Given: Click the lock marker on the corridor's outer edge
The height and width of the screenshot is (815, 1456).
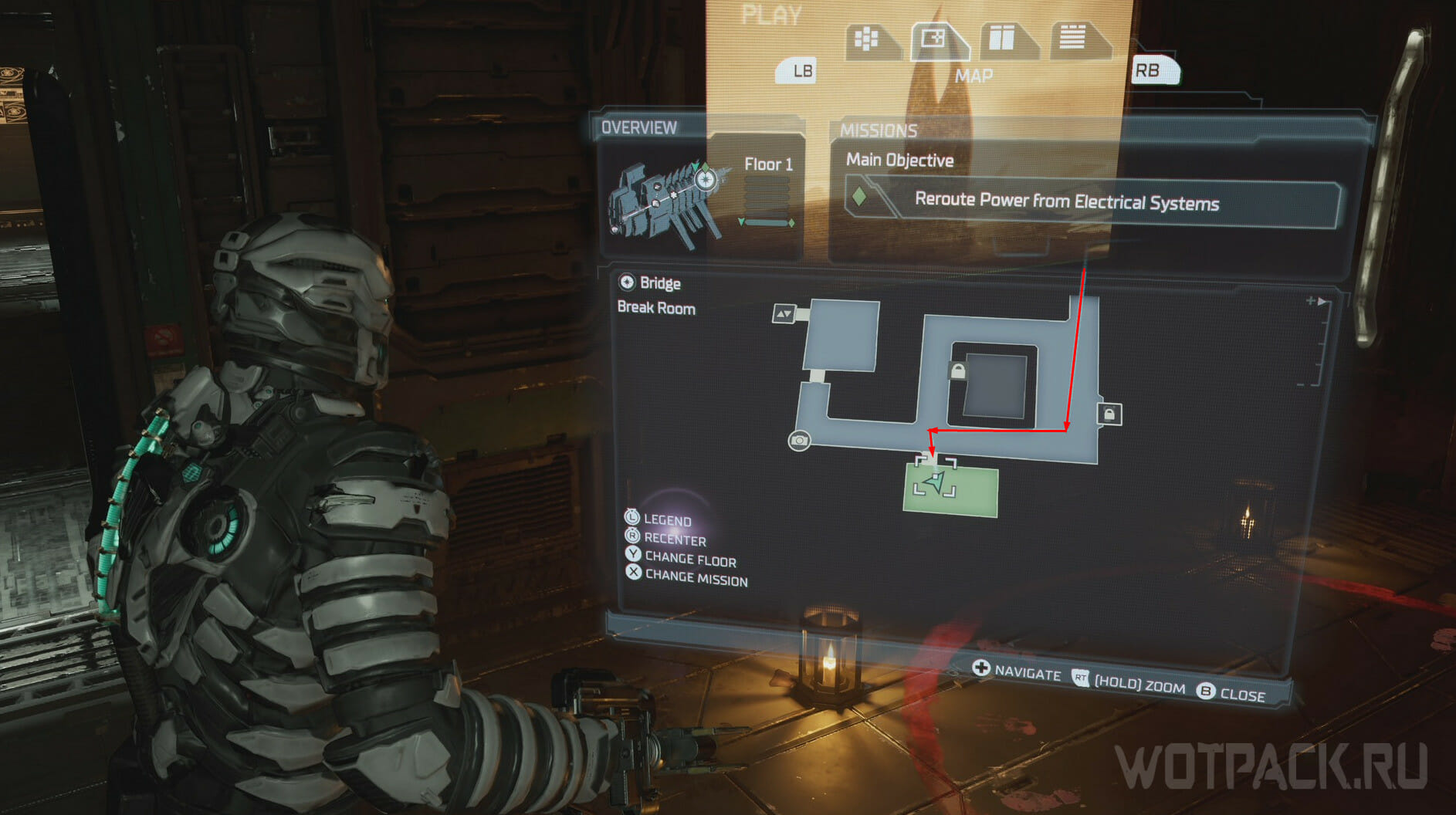Looking at the screenshot, I should click(x=1109, y=414).
